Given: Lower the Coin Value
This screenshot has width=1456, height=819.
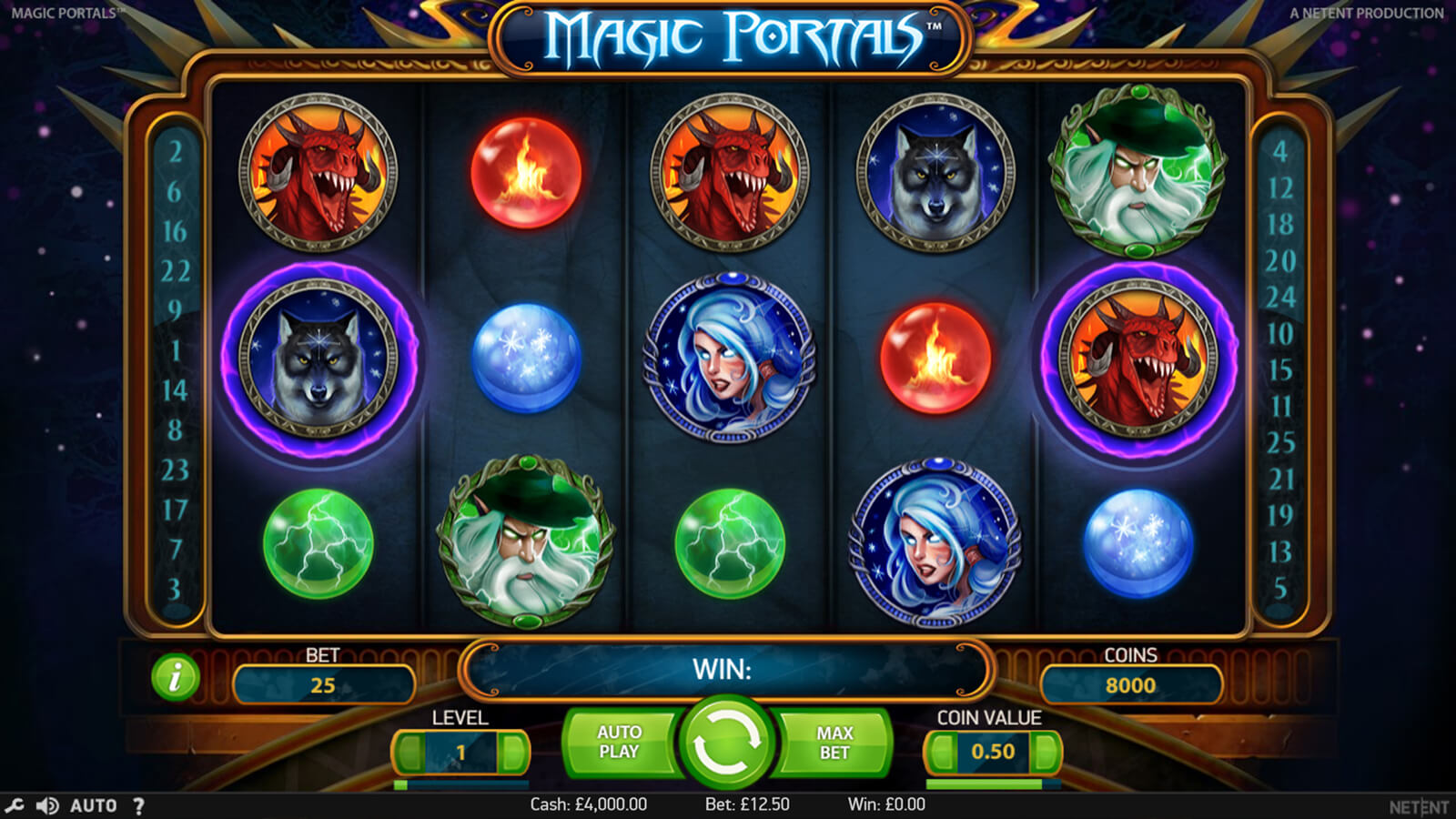Looking at the screenshot, I should [940, 753].
